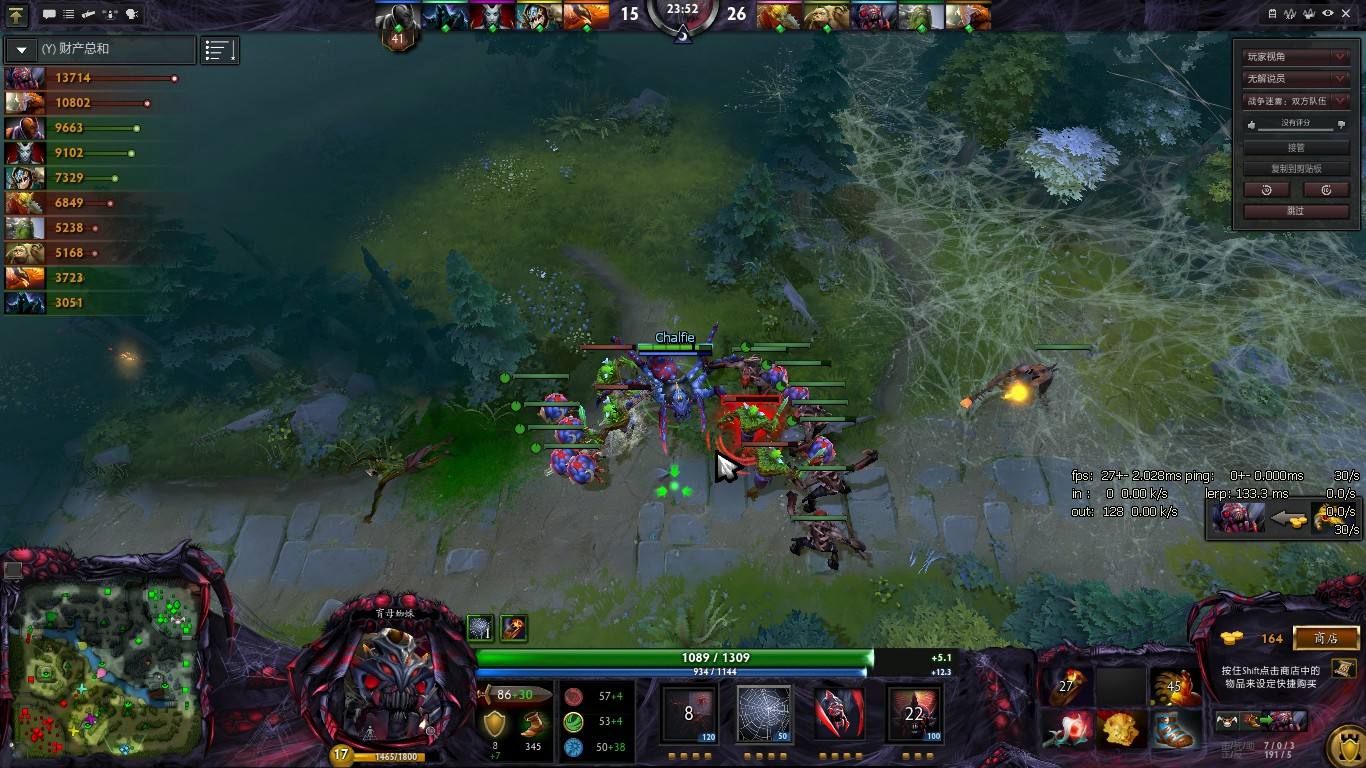Open the combat log weapon icon

coord(88,14)
